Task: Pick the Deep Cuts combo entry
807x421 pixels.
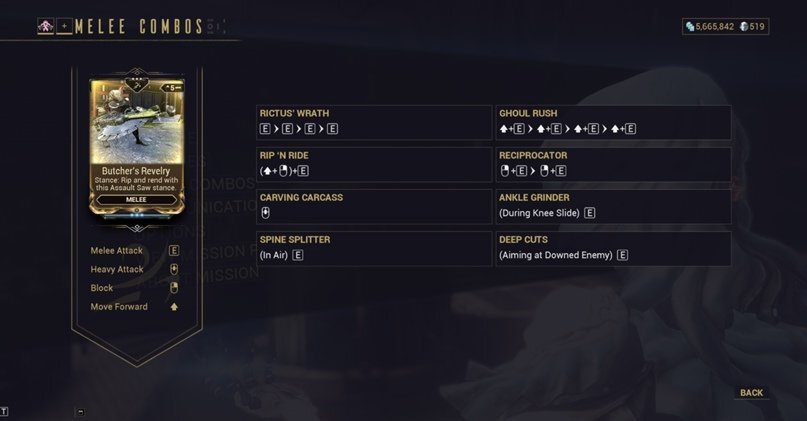Action: point(614,248)
